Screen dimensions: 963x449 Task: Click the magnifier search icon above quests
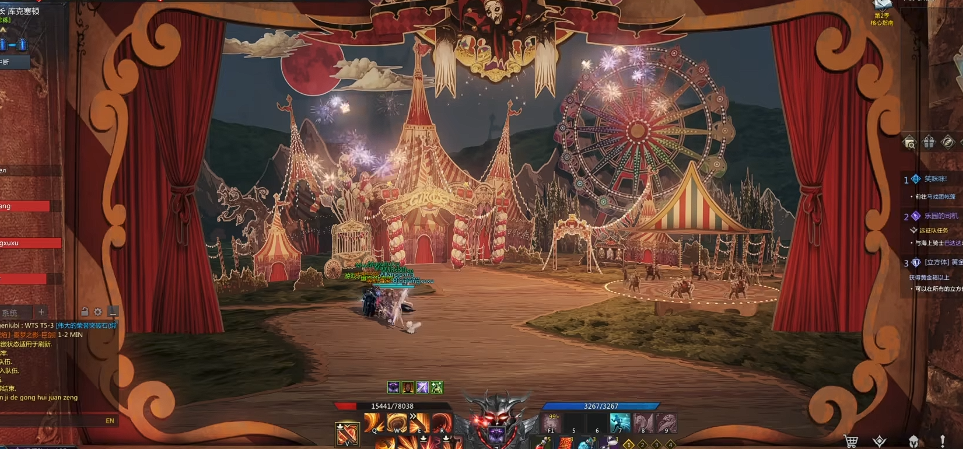click(910, 142)
